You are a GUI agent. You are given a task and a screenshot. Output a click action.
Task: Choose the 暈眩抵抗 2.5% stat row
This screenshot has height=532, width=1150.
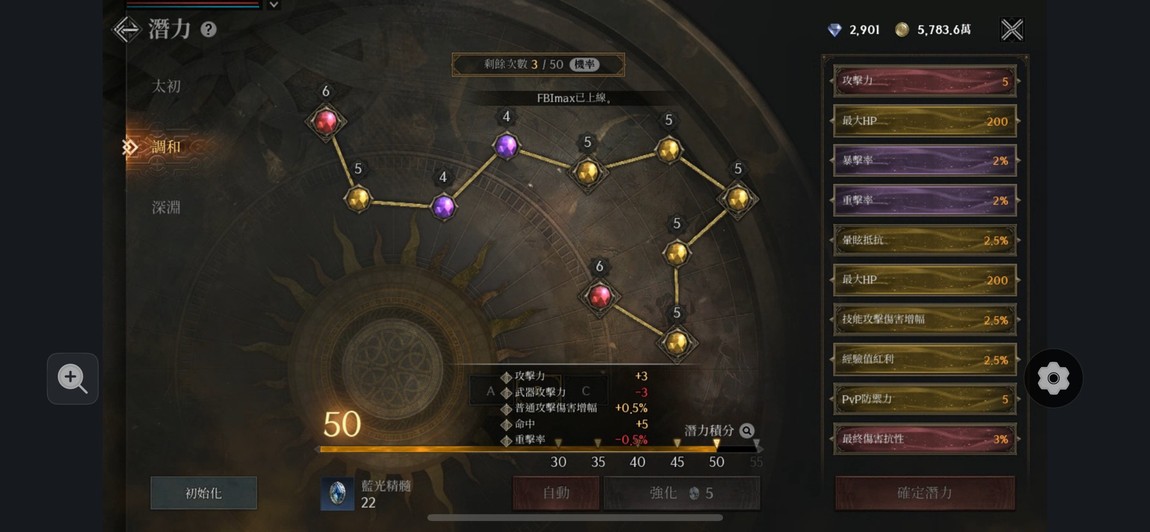(925, 240)
